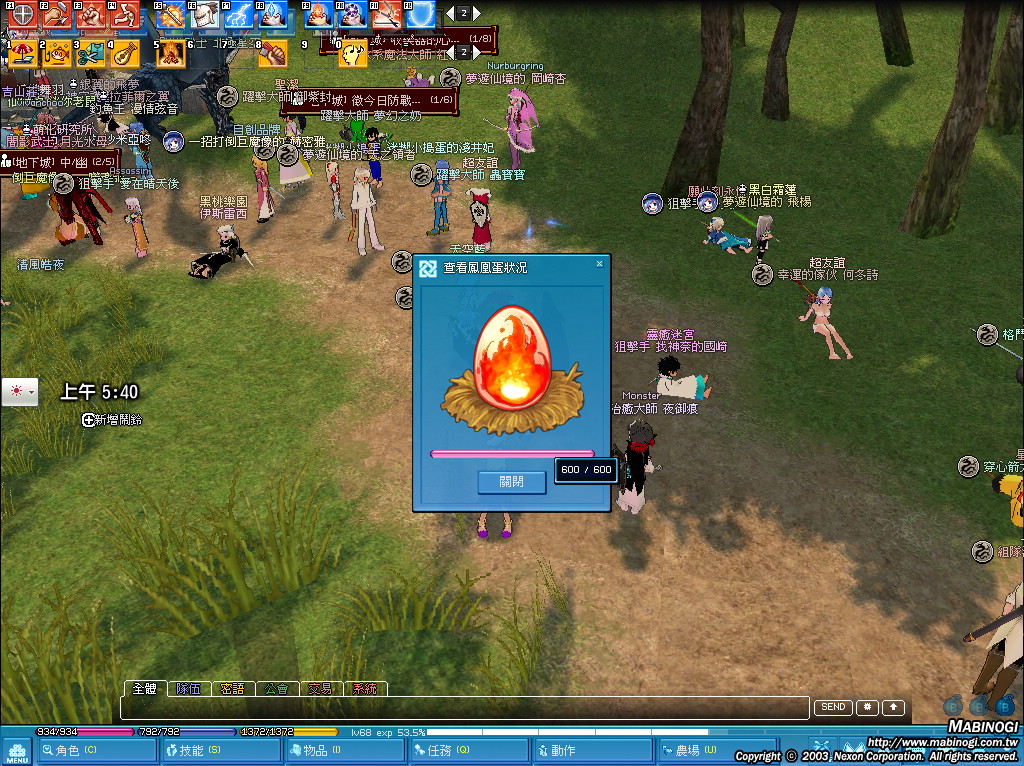Select the 系統 system chat tab
Viewport: 1024px width, 766px height.
[364, 689]
